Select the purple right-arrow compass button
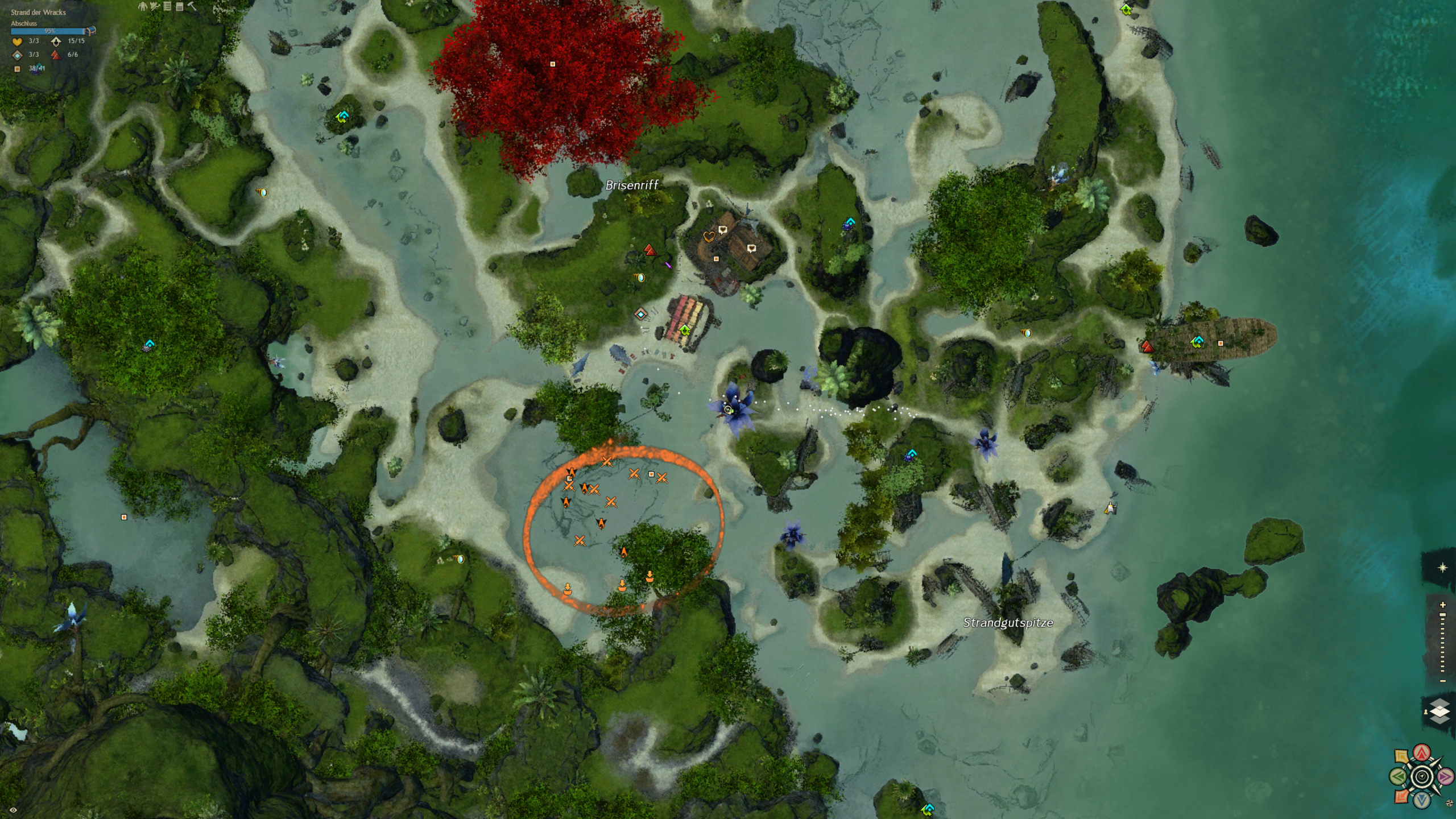 [x=1445, y=776]
